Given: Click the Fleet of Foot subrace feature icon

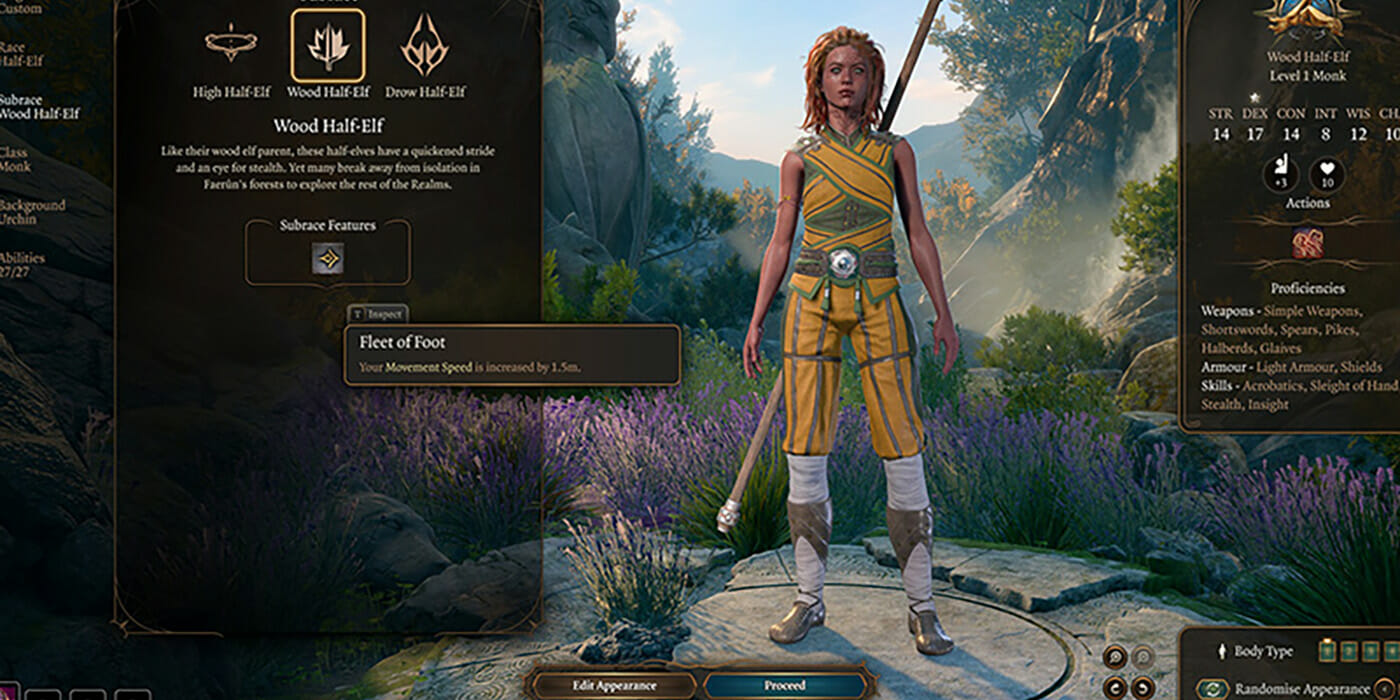Looking at the screenshot, I should point(327,258).
